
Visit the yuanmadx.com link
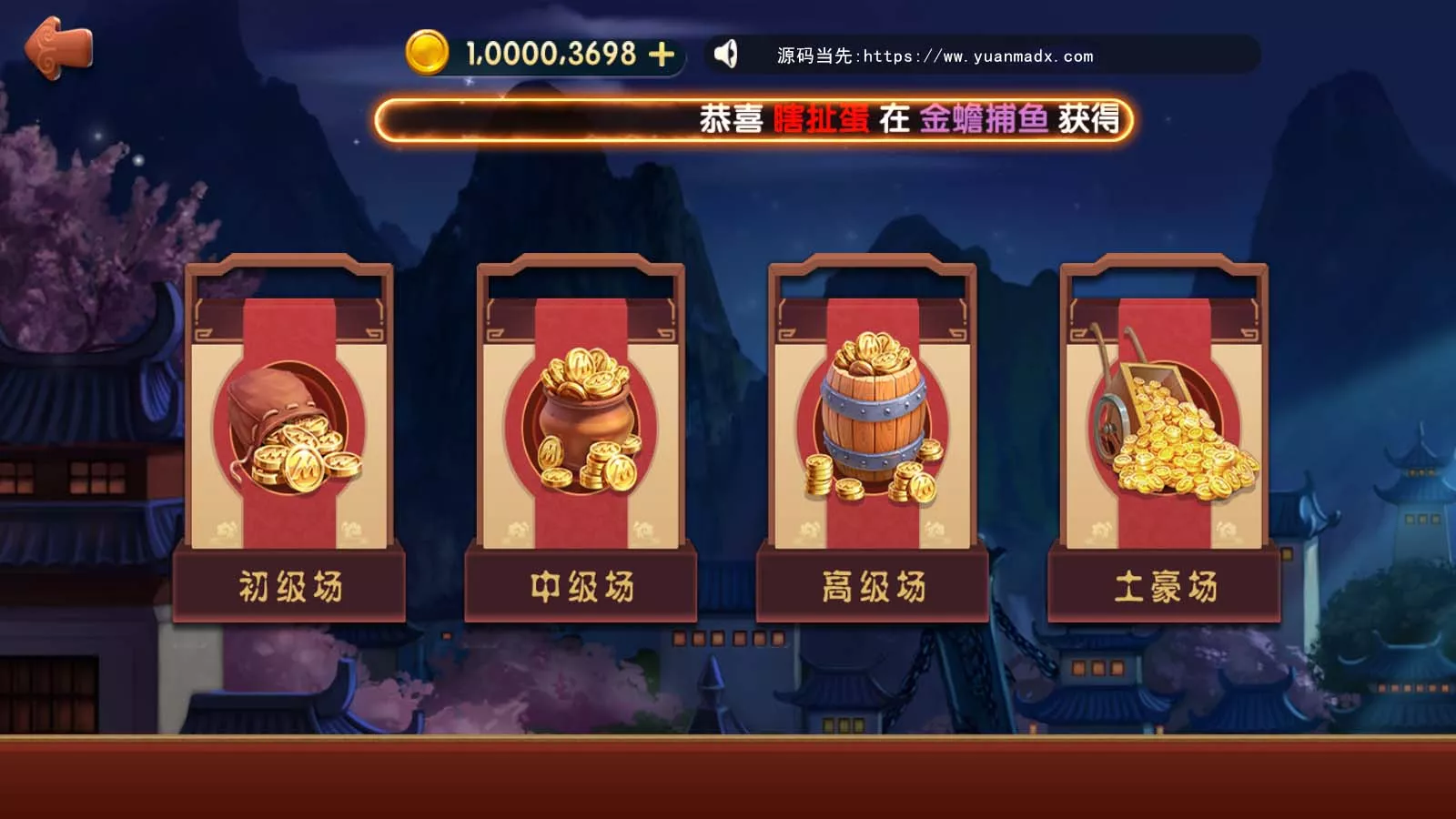[933, 56]
